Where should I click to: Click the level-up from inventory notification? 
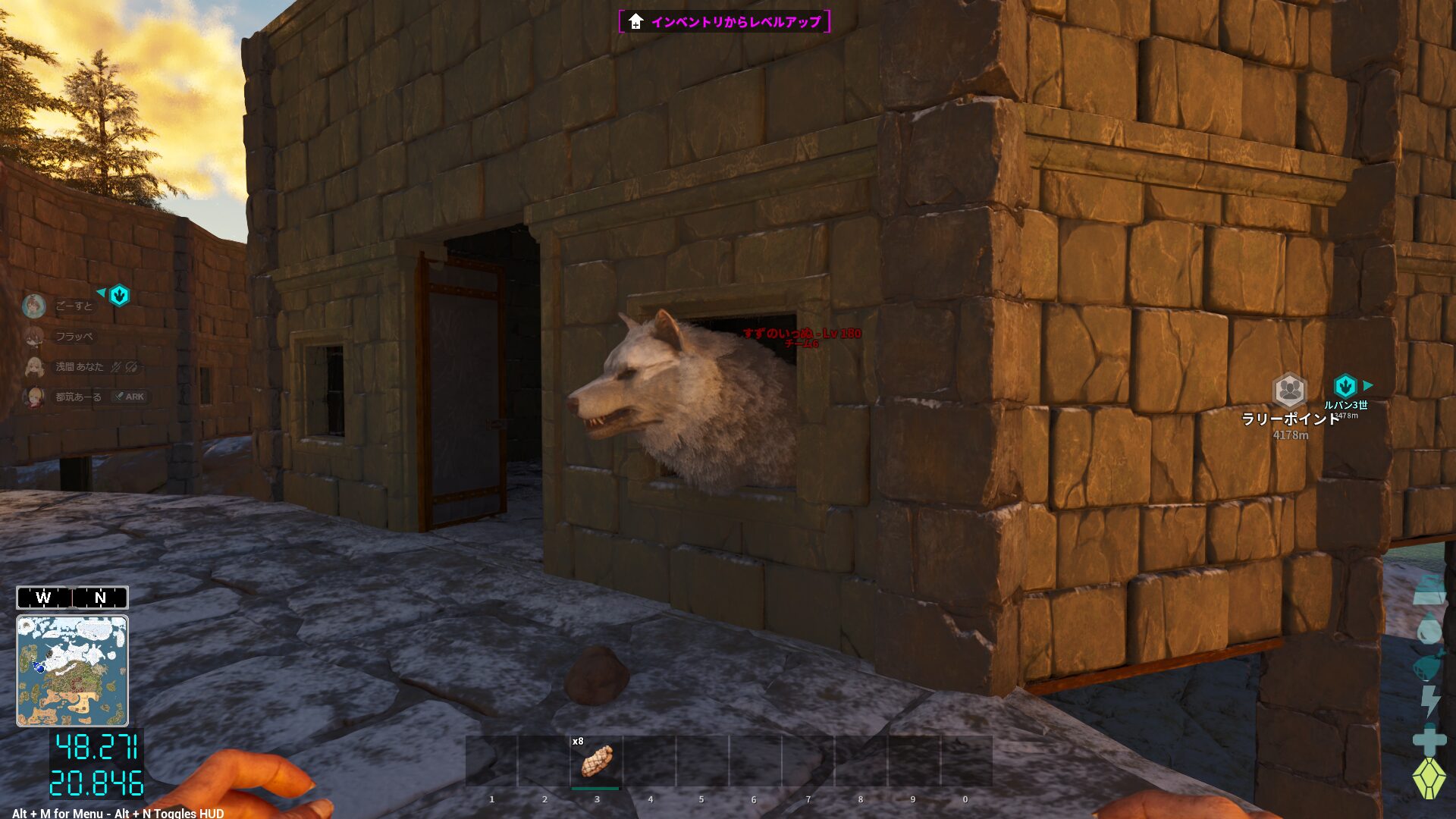tap(724, 21)
